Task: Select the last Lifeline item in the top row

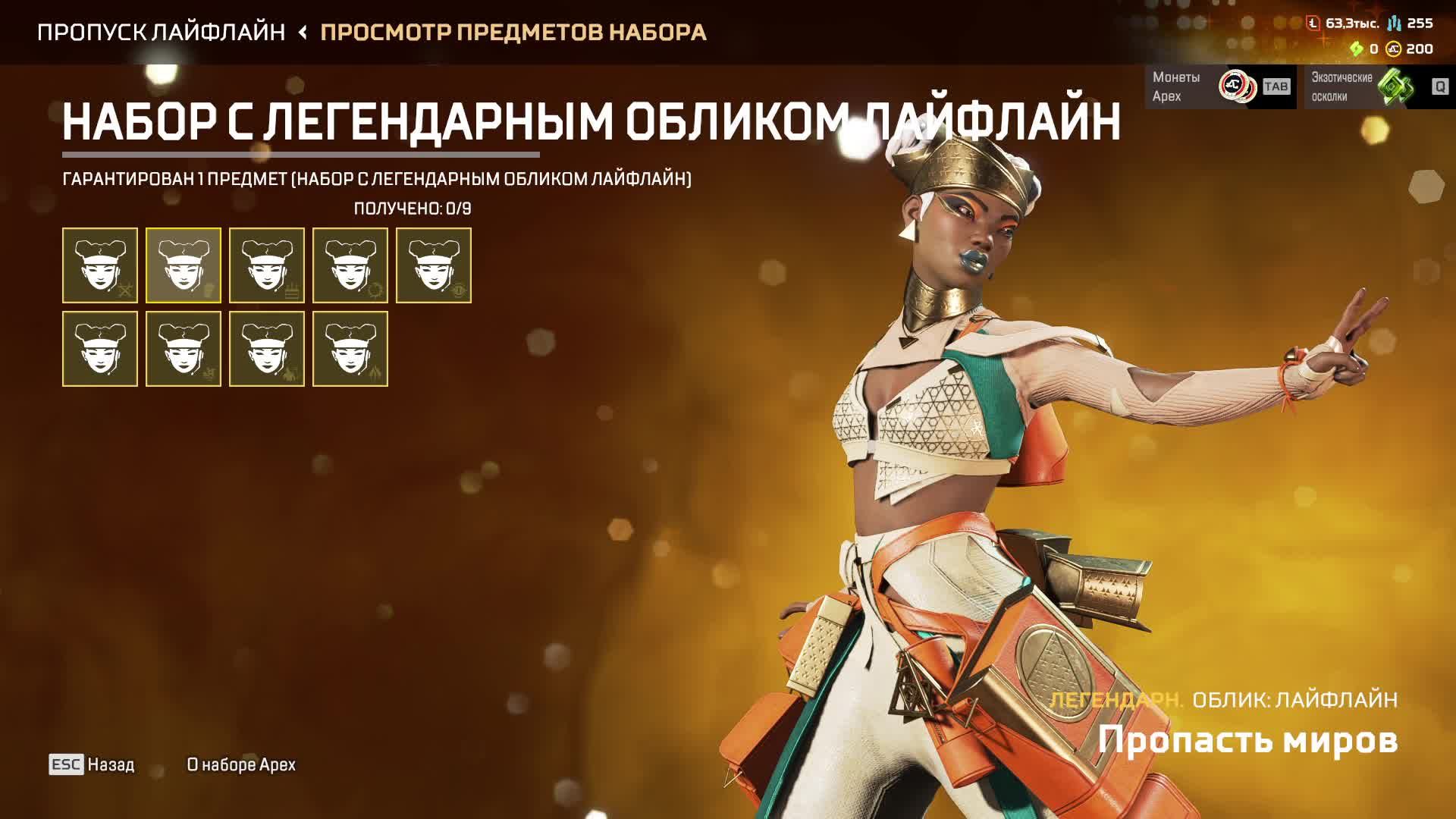Action: 435,265
